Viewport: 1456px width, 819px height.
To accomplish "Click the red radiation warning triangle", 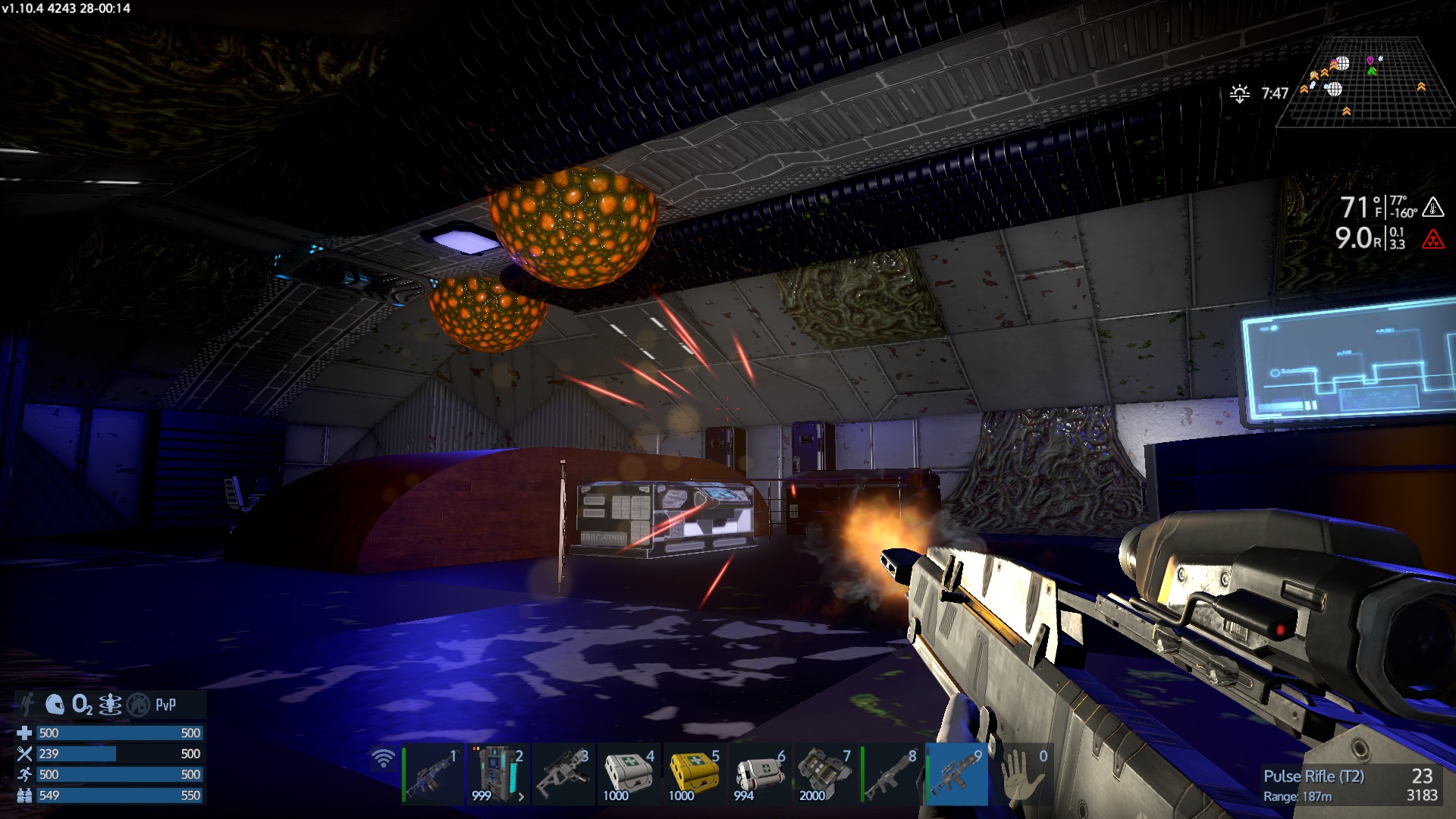I will (x=1432, y=240).
